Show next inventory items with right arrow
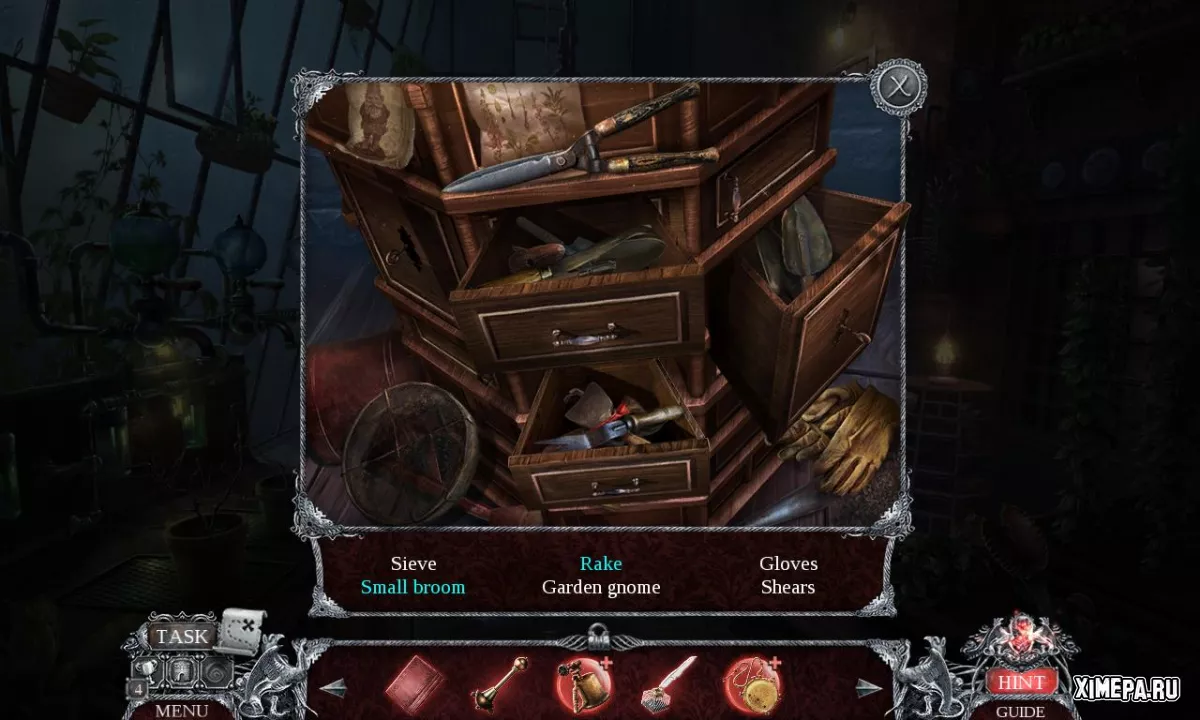1200x720 pixels. tap(870, 687)
